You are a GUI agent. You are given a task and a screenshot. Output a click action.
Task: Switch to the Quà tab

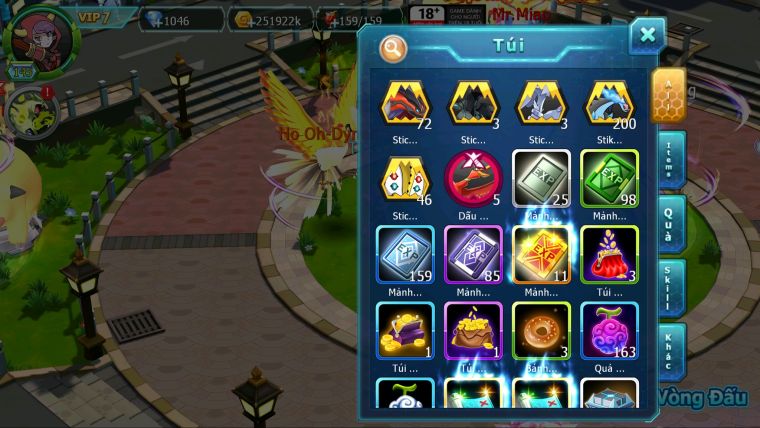(x=670, y=224)
